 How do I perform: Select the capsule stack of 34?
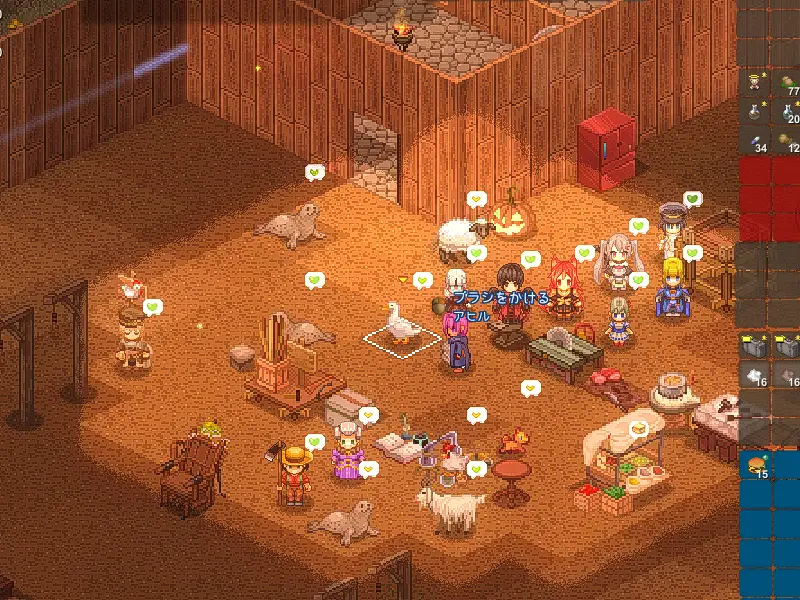[757, 141]
